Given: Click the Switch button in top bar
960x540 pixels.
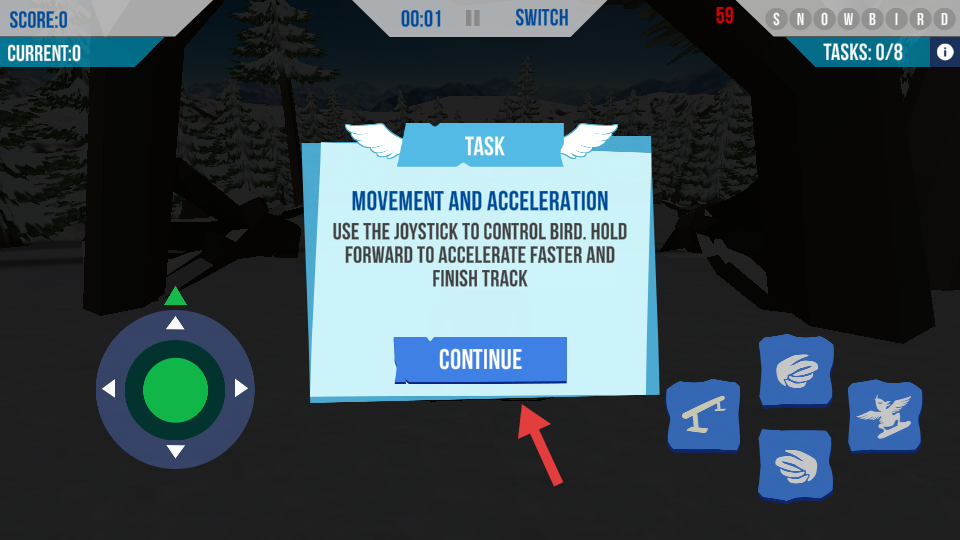Looking at the screenshot, I should (x=541, y=18).
